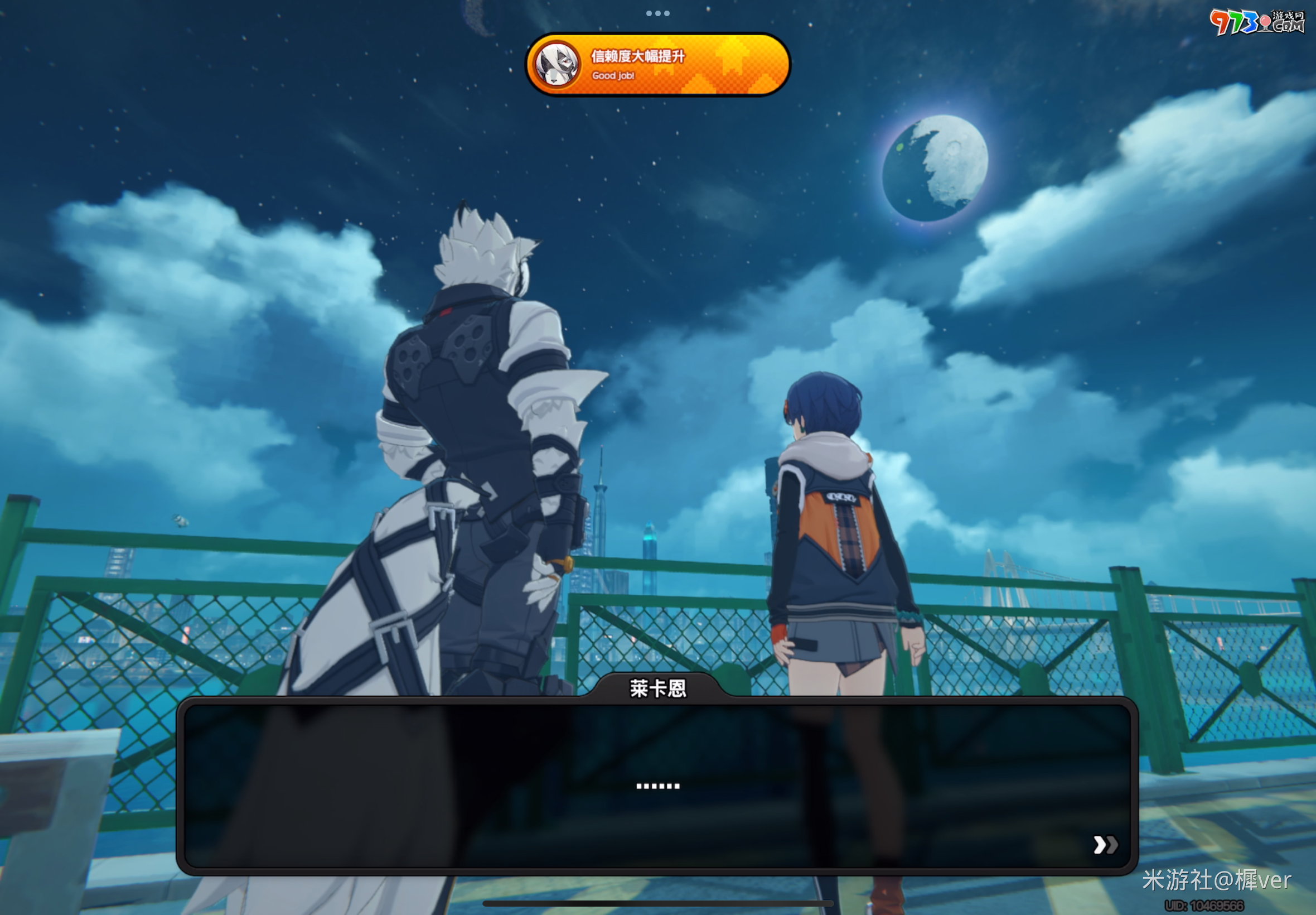Tap the 信赖度大幅提升 trust notification banner
Screen dimensions: 1316x915
point(657,65)
